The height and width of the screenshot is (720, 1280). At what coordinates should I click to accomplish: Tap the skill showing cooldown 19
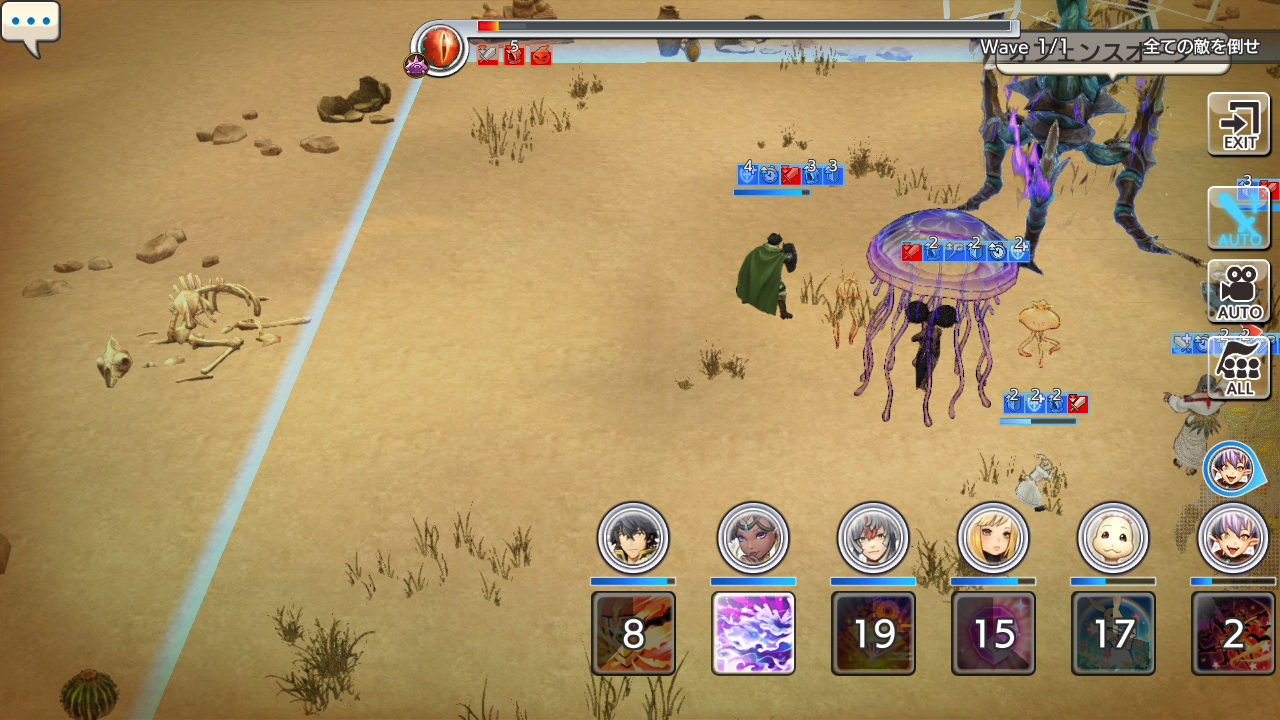coord(873,633)
